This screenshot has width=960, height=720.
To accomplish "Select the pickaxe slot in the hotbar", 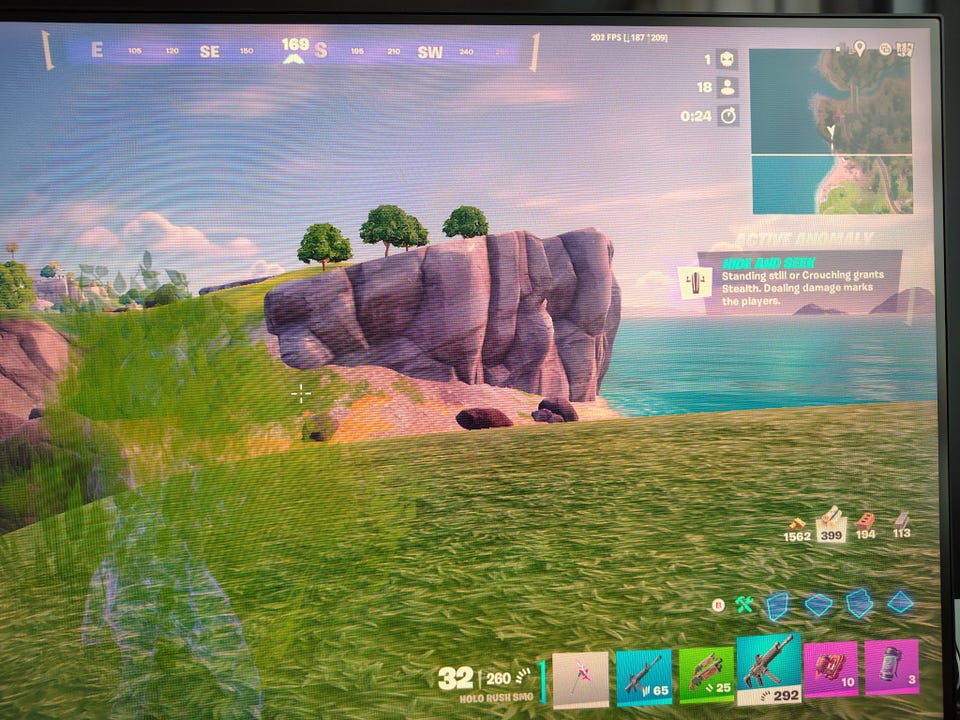I will (581, 679).
